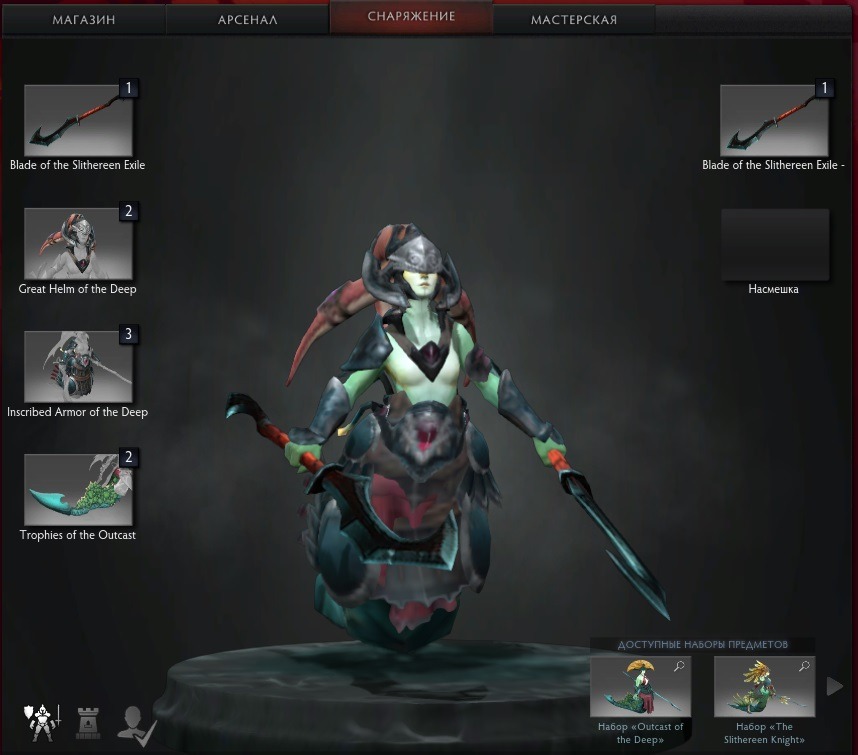This screenshot has width=858, height=755.
Task: Choose the Slithereen Knight set thumbnail
Action: 764,686
